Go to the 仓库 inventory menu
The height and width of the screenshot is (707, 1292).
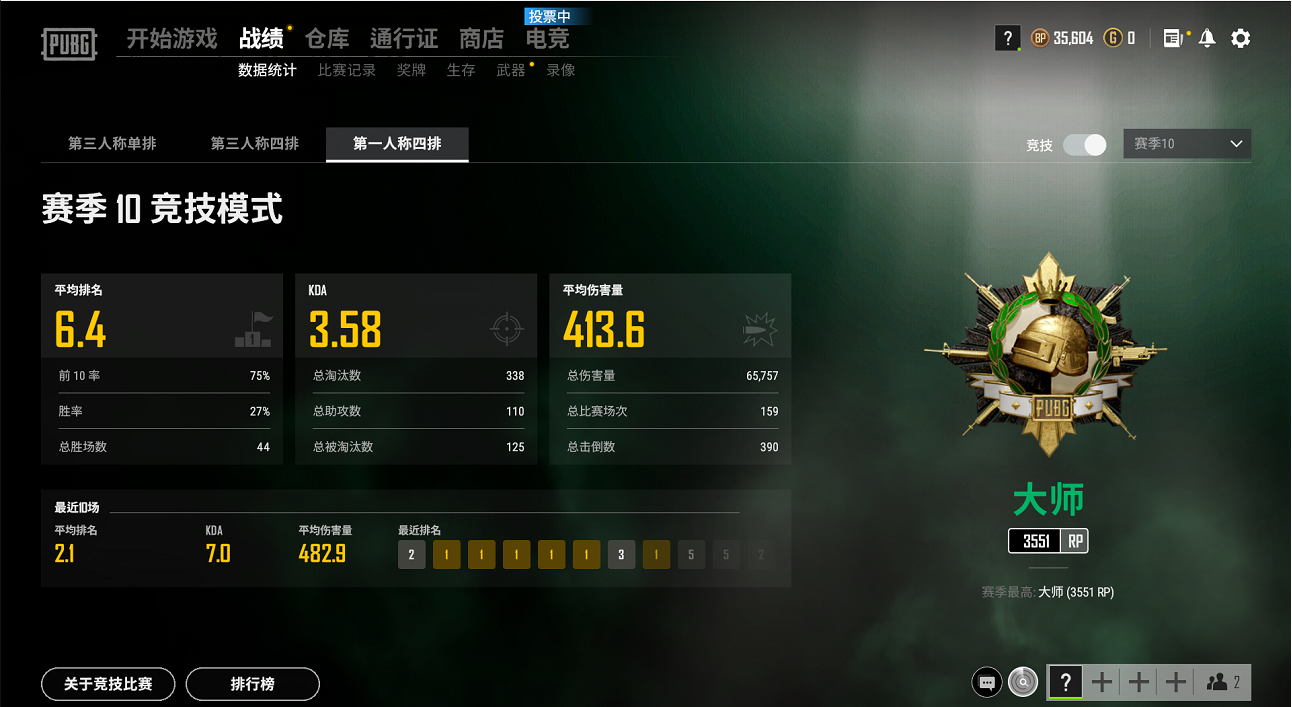(x=327, y=39)
